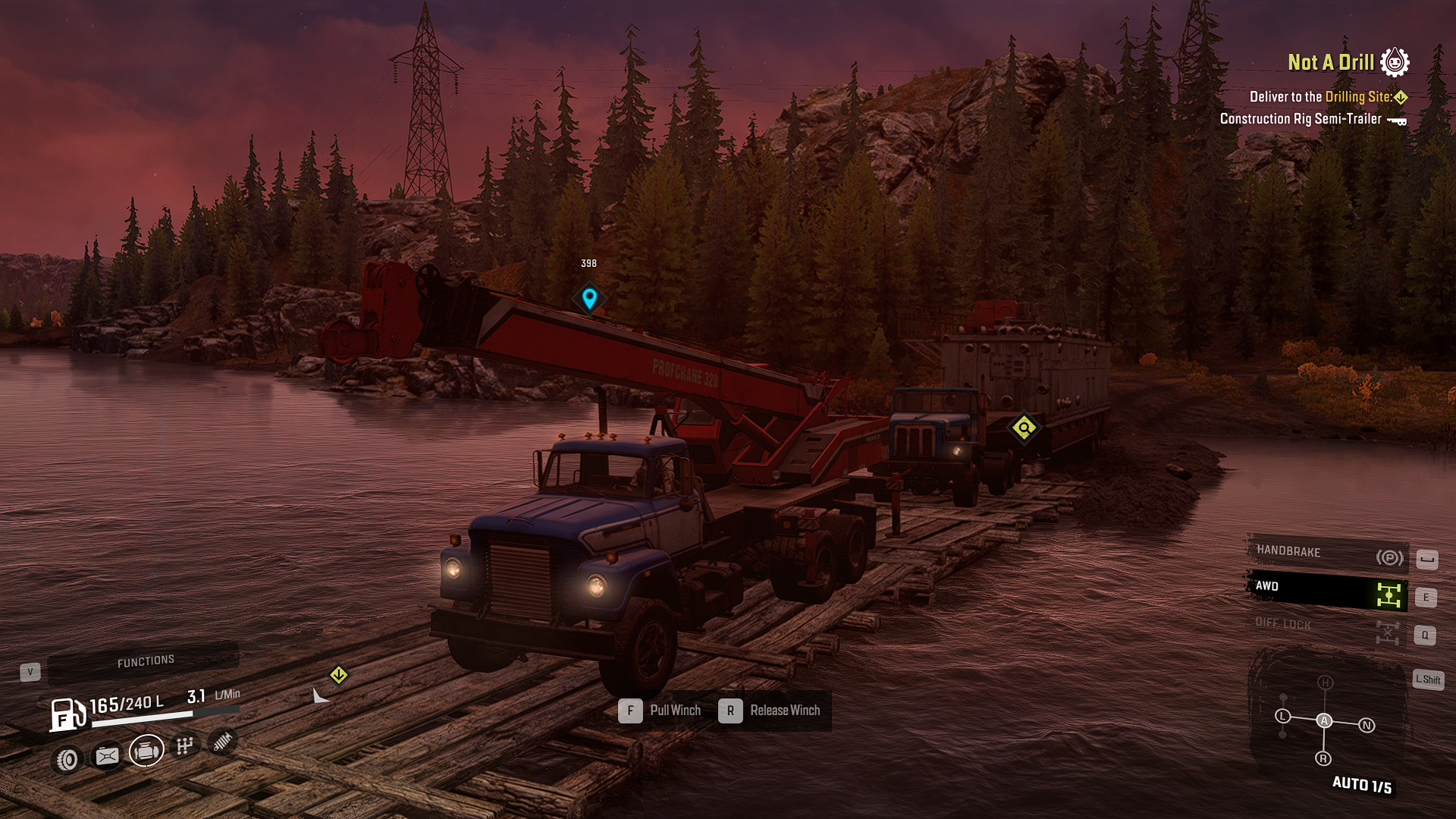Shift to the Low gear node

click(1282, 716)
